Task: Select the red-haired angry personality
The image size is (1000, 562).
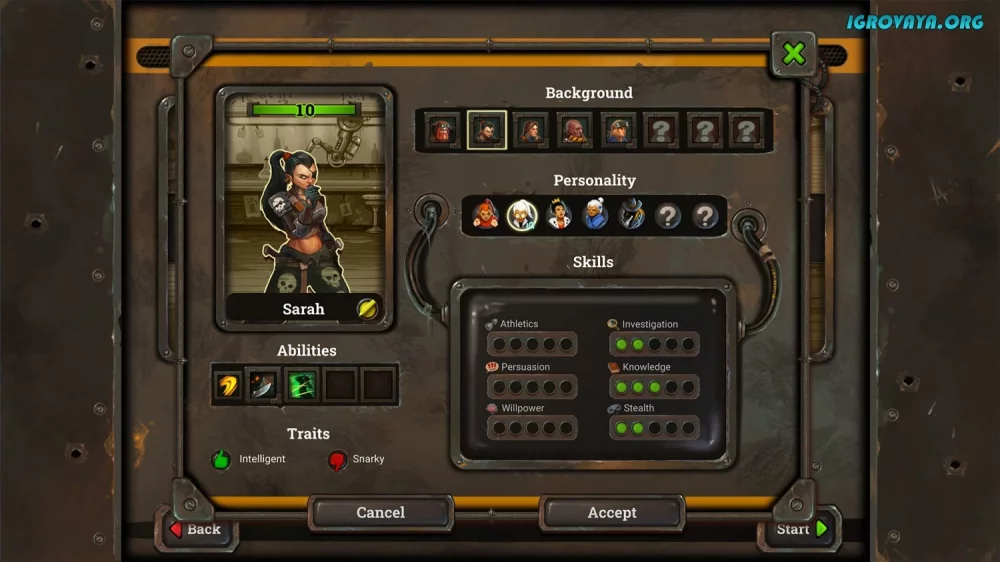Action: coord(486,215)
